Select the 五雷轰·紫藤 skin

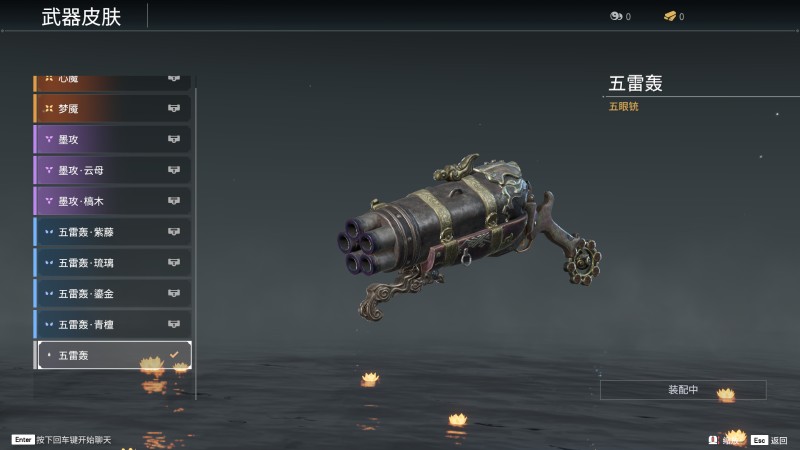(112, 232)
